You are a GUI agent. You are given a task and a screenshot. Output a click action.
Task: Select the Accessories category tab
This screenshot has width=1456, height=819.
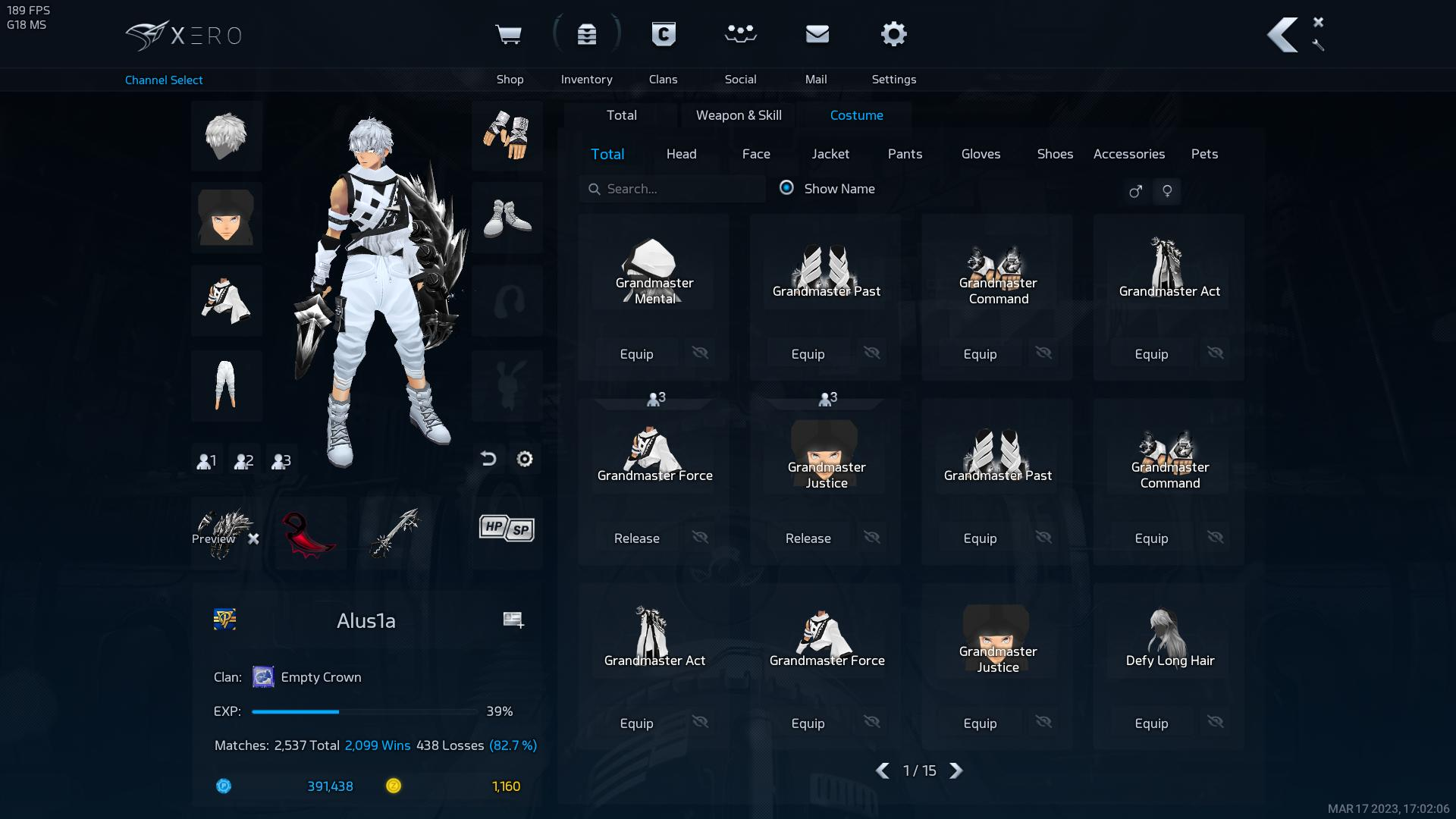[x=1128, y=154]
